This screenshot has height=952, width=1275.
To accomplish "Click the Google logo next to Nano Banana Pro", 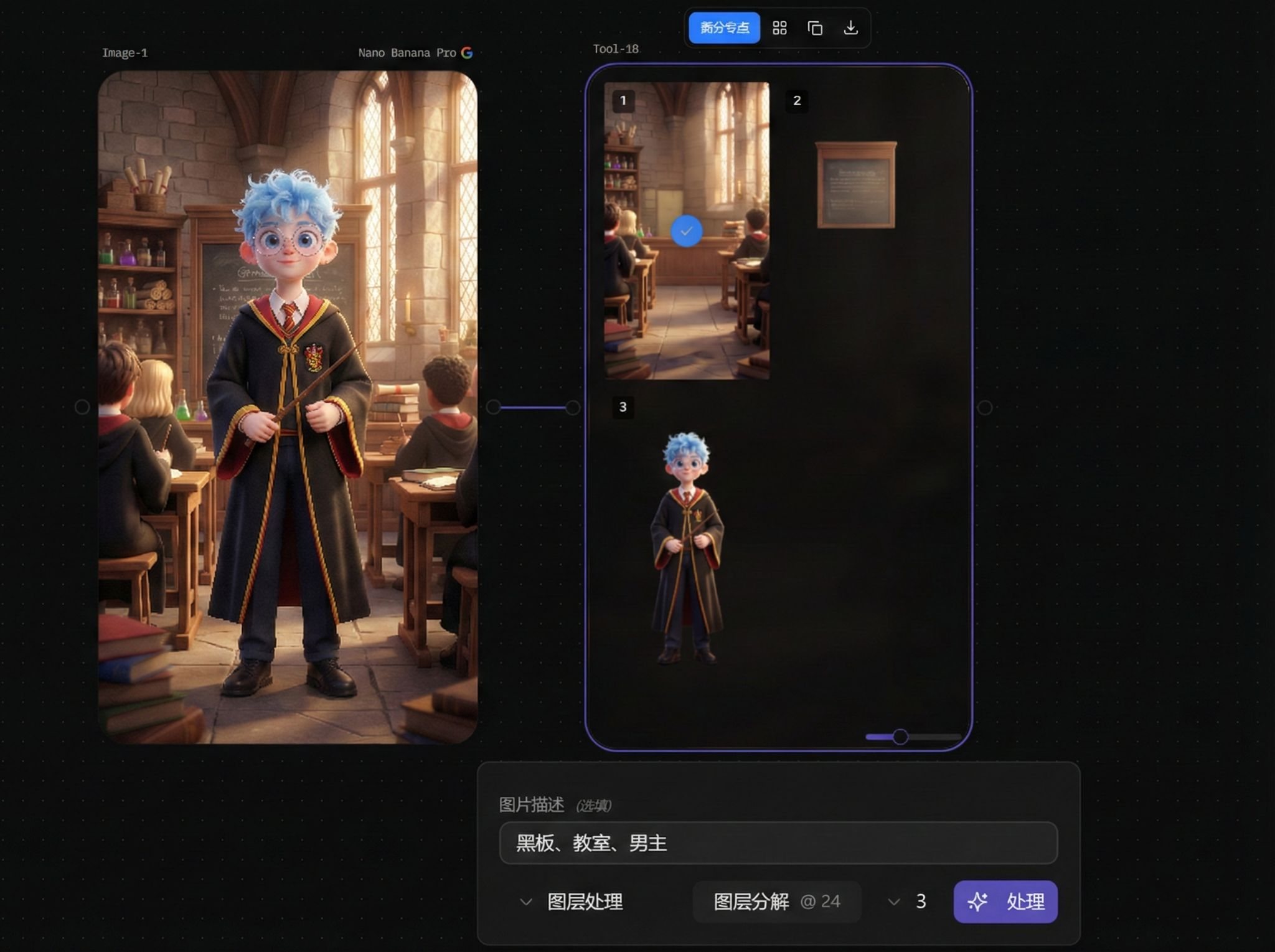I will click(x=468, y=52).
